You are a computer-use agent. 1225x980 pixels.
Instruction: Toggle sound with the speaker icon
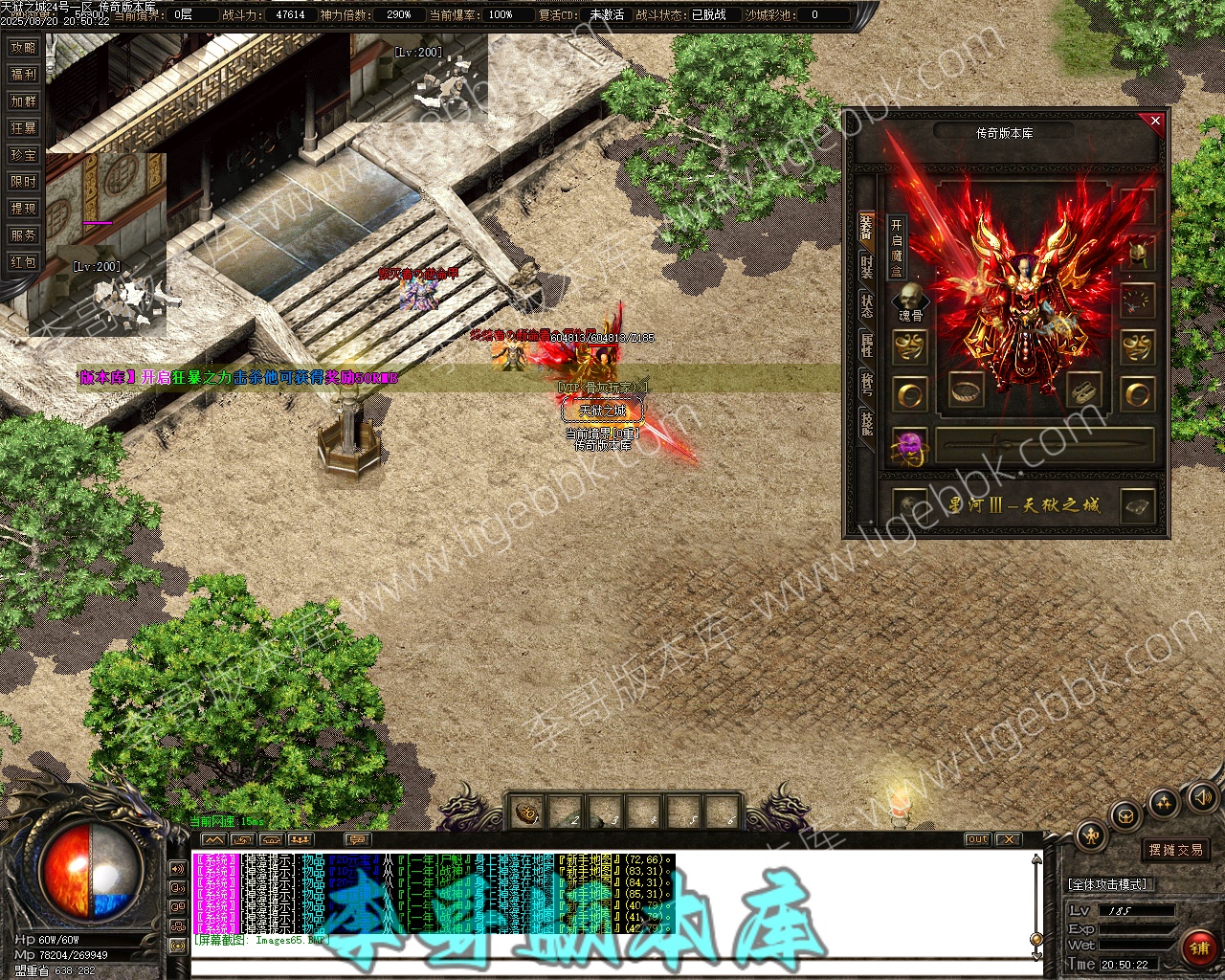(x=1201, y=796)
